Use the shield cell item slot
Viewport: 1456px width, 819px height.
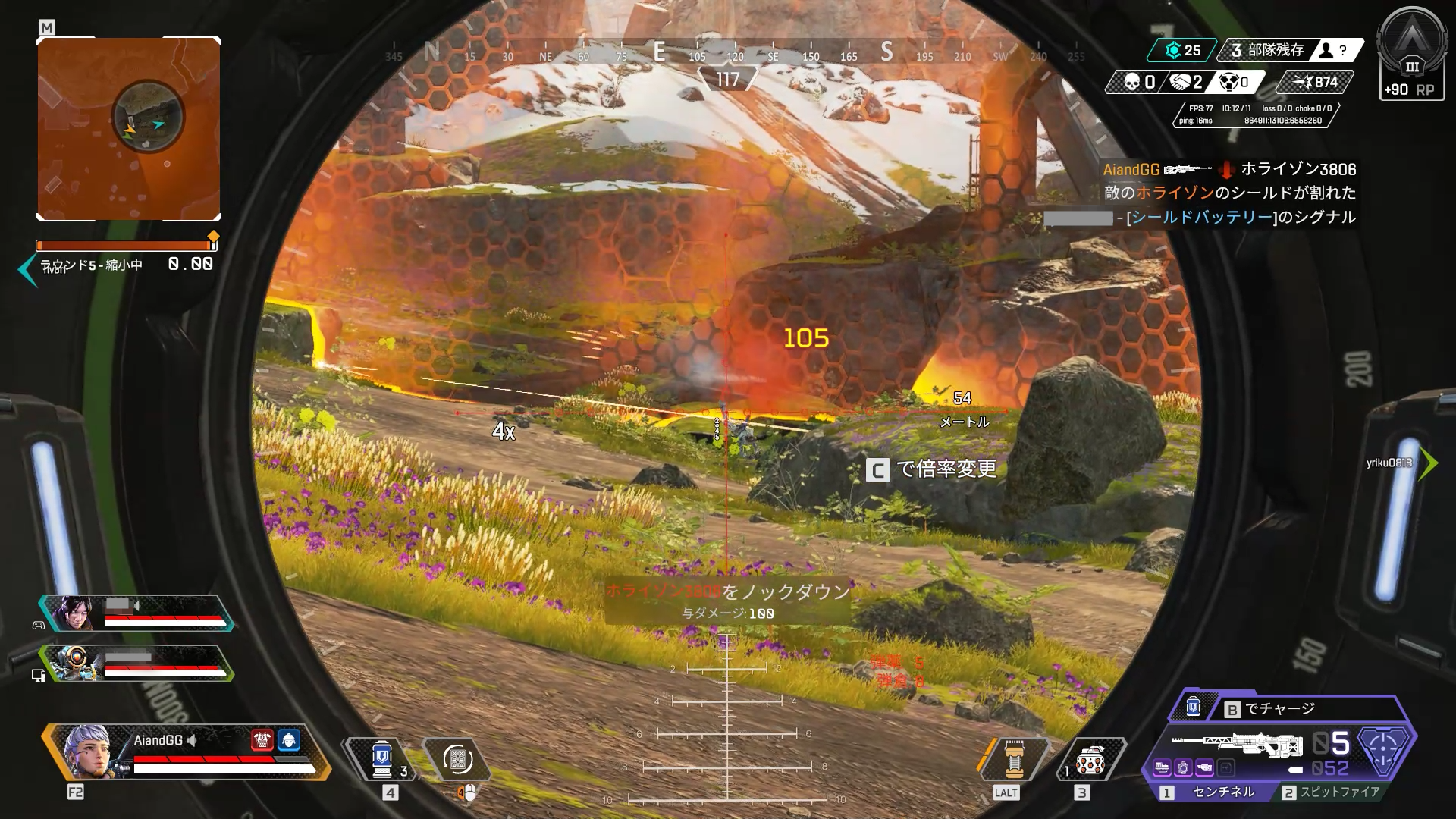tap(382, 759)
